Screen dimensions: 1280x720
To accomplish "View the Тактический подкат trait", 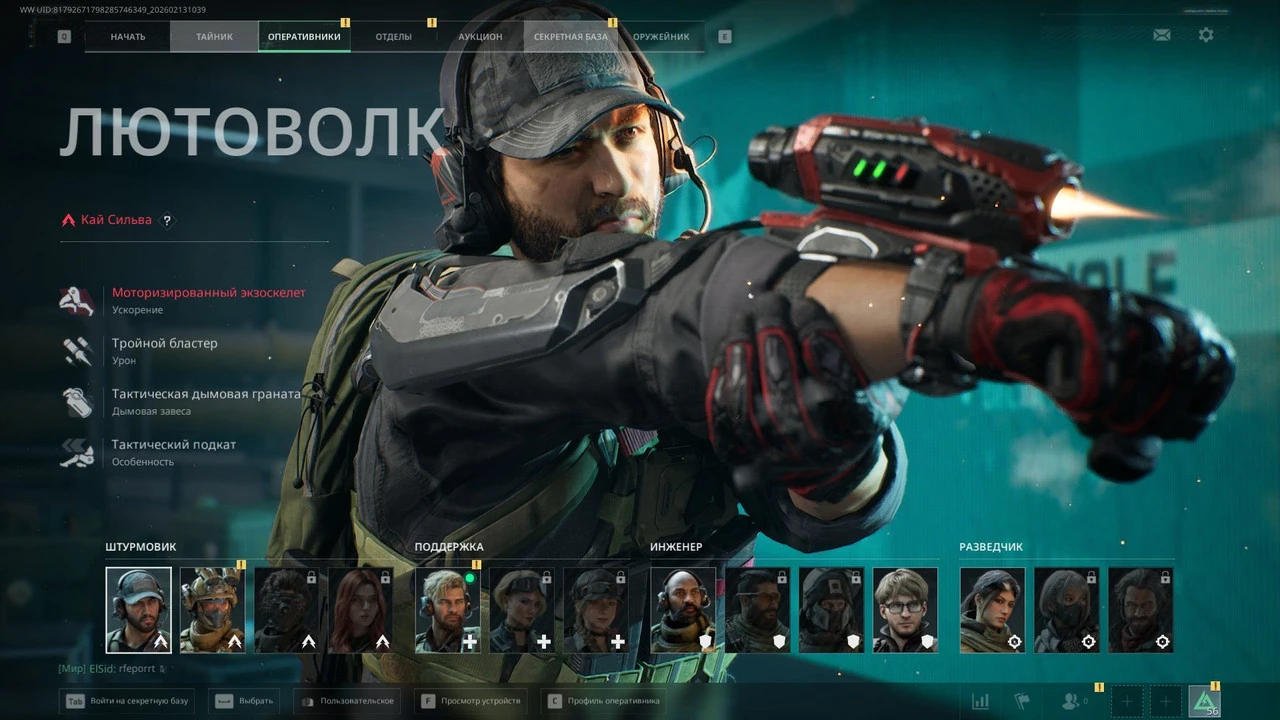I will (174, 445).
